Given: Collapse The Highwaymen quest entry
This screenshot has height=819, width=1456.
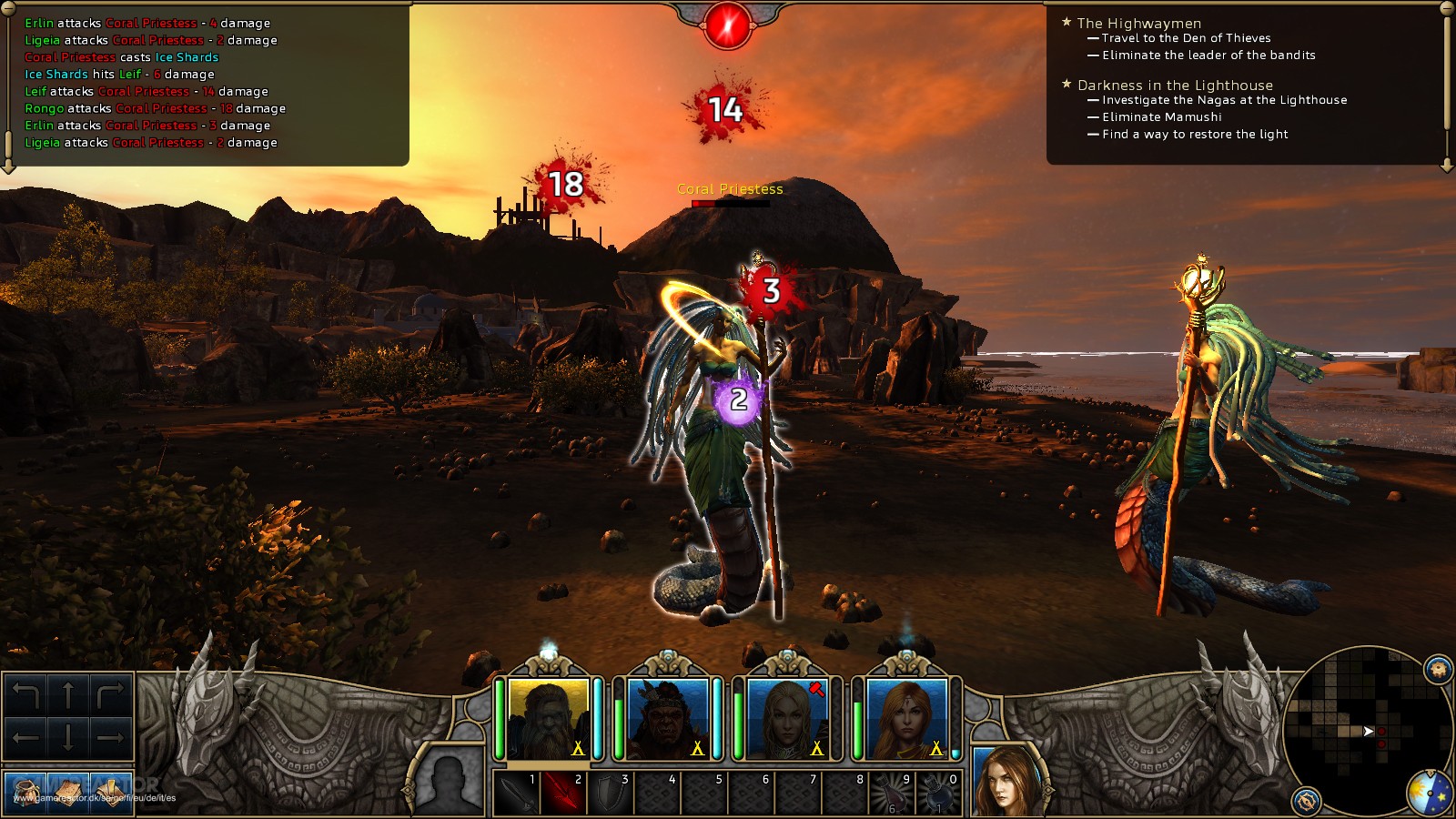Looking at the screenshot, I should coord(1067,22).
